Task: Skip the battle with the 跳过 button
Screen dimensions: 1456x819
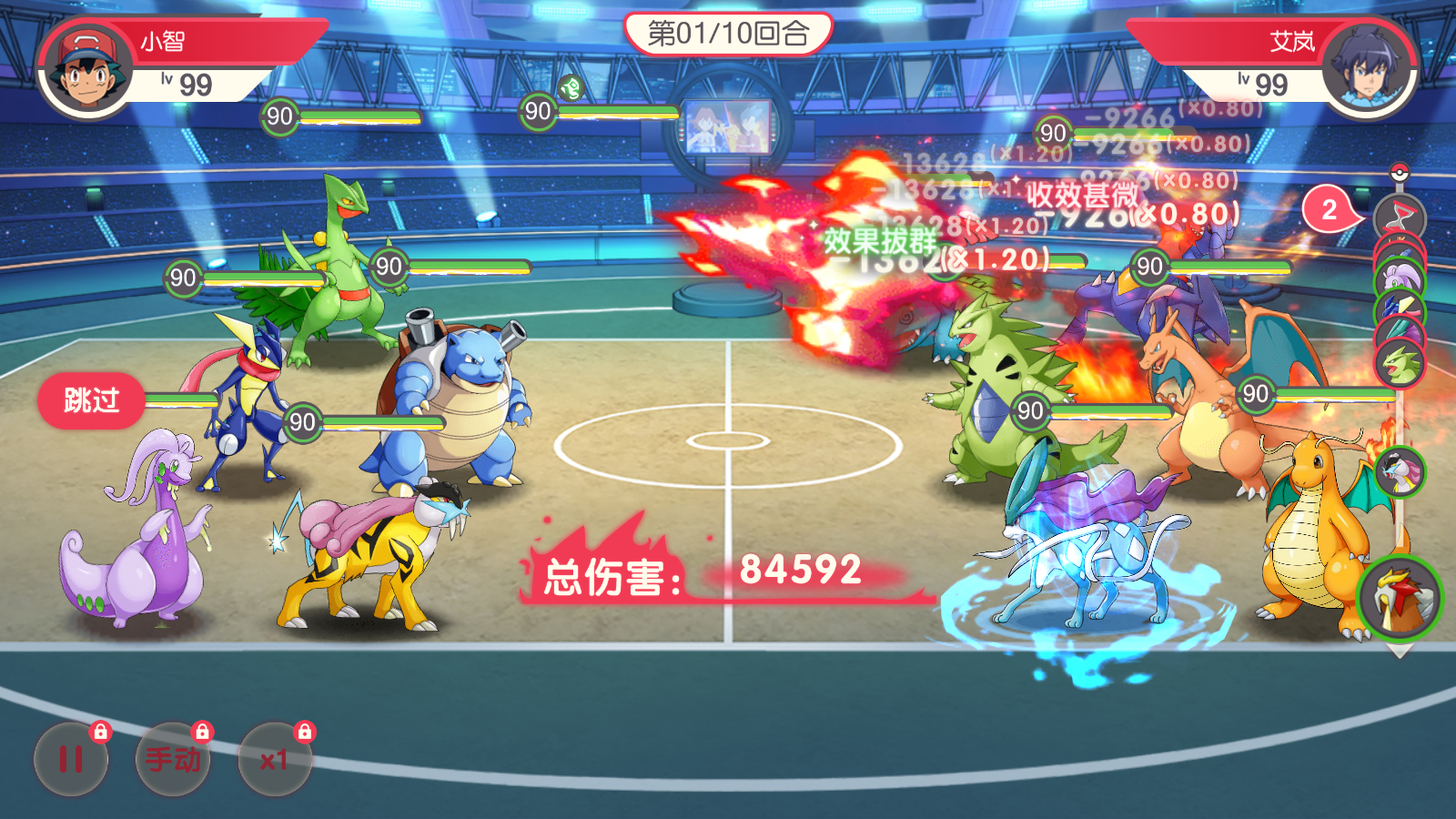Action: (91, 400)
